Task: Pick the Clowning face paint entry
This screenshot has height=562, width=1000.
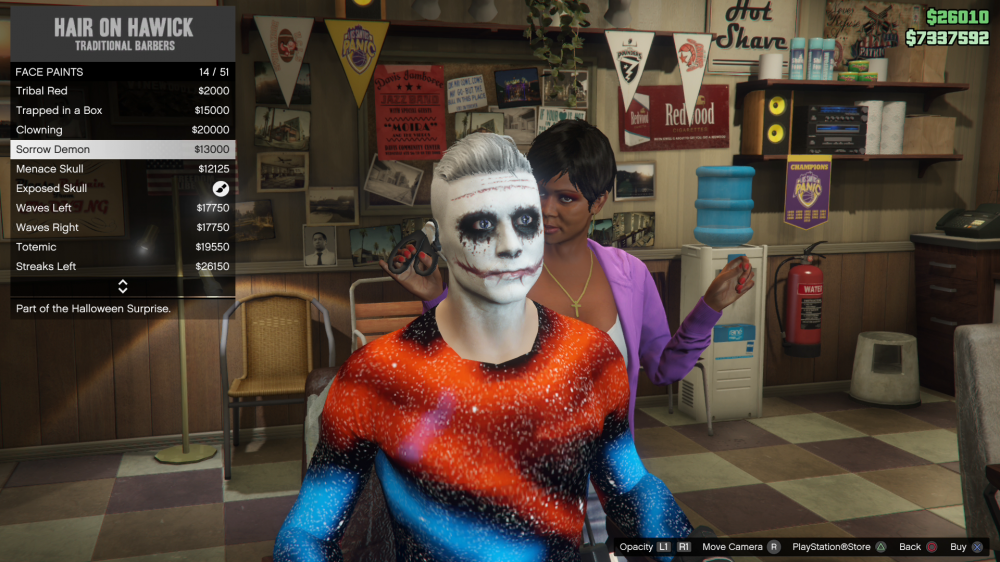Action: pyautogui.click(x=122, y=130)
